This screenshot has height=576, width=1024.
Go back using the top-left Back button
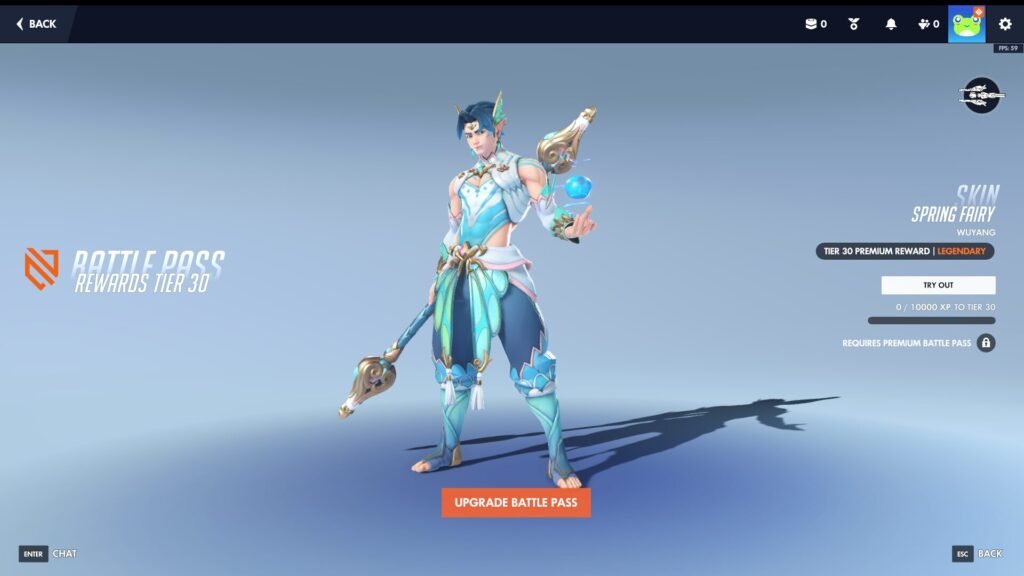(x=36, y=24)
